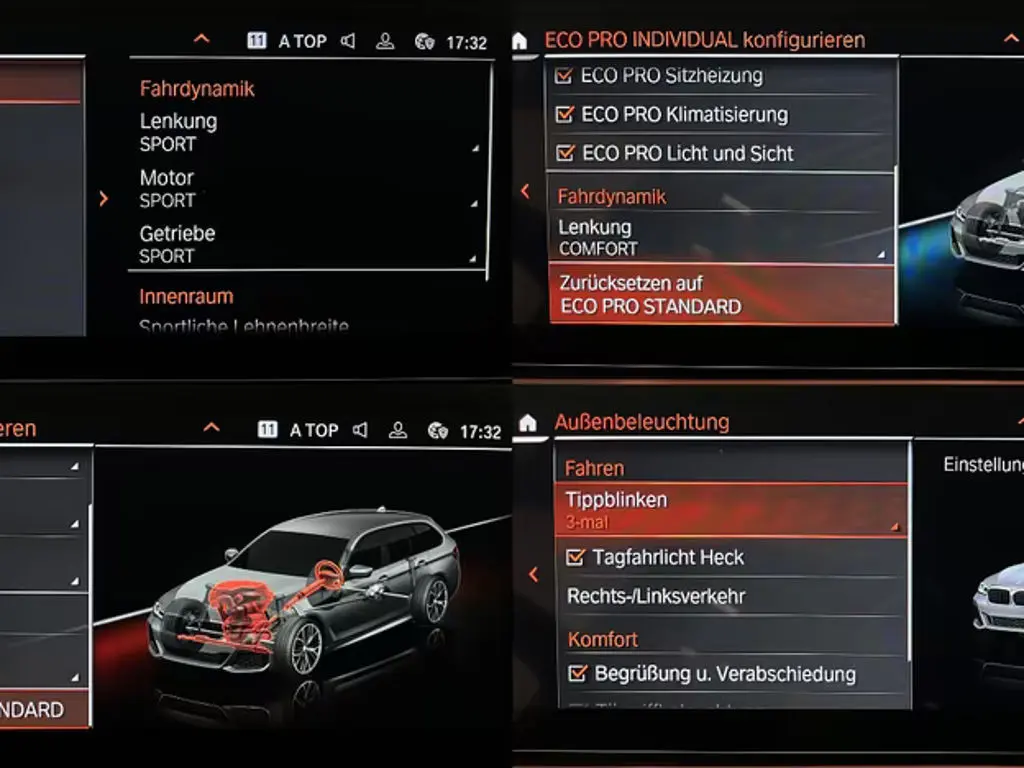
Task: Click the right arrow left of Motor
Action: (x=104, y=199)
